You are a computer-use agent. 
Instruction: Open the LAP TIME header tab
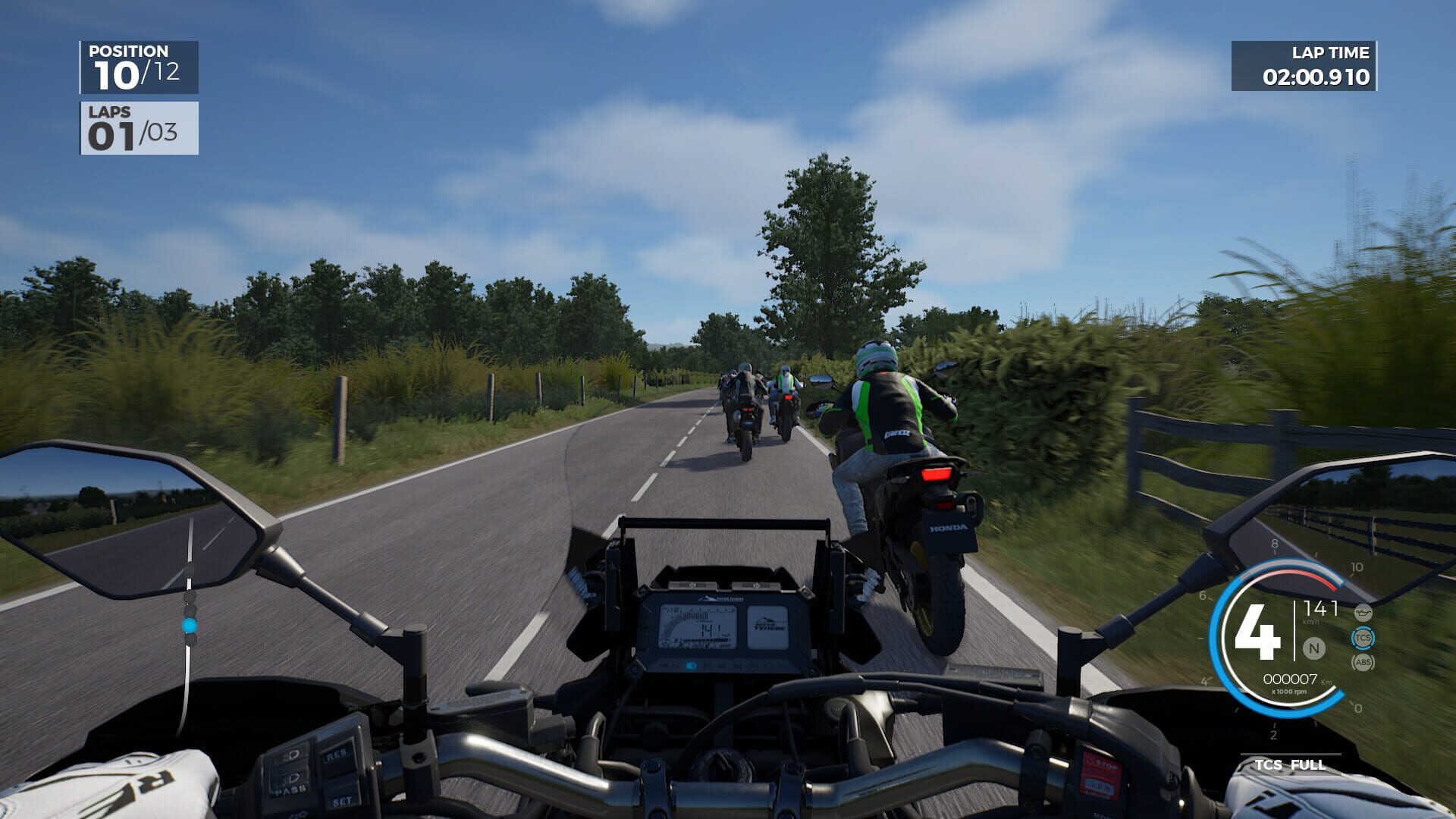pyautogui.click(x=1332, y=53)
